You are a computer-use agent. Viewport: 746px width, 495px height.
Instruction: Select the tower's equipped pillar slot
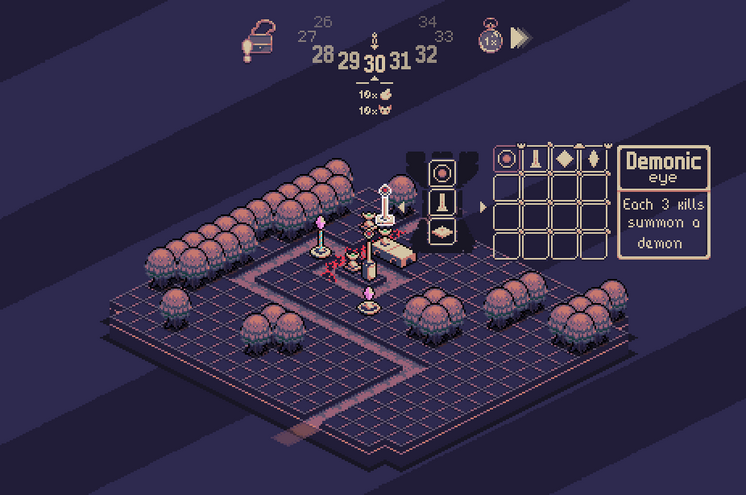(443, 202)
